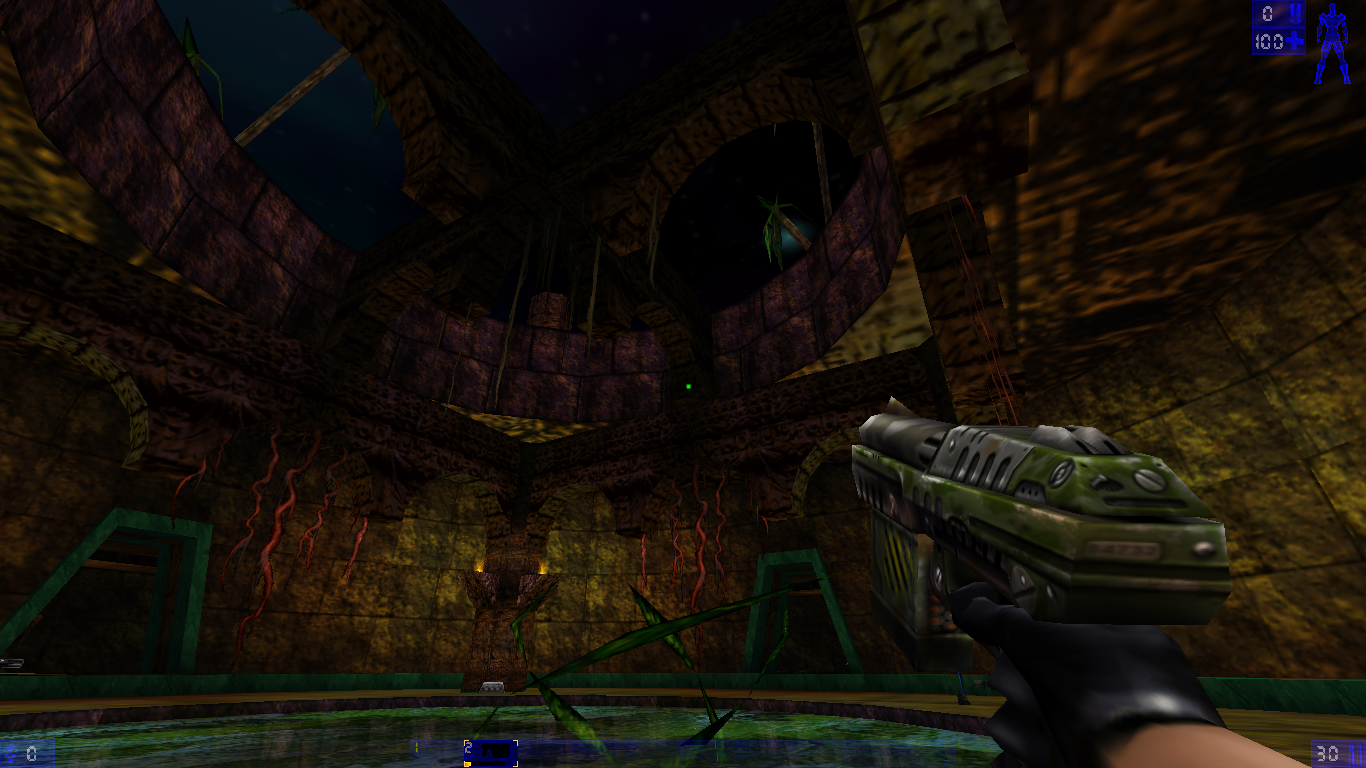Expand the bottom-left ammo readout
Viewport: 1366px width, 768px height.
27,753
